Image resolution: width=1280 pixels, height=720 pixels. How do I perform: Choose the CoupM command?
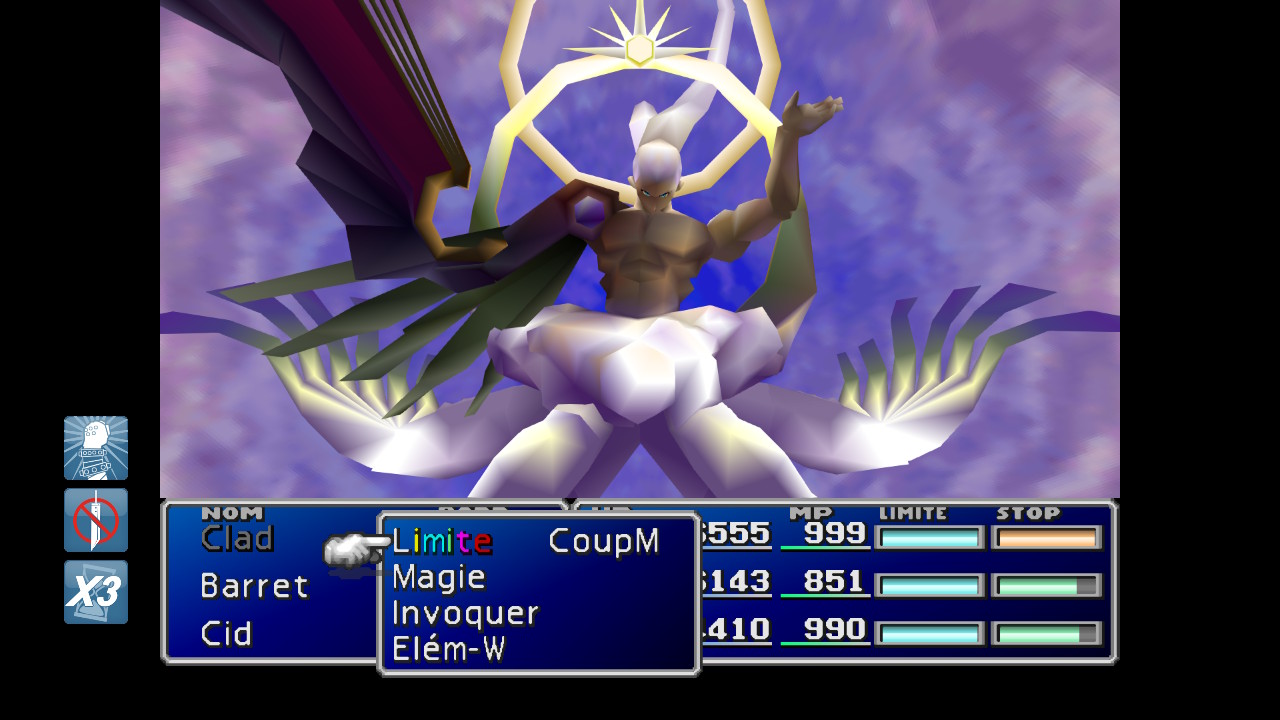click(604, 542)
